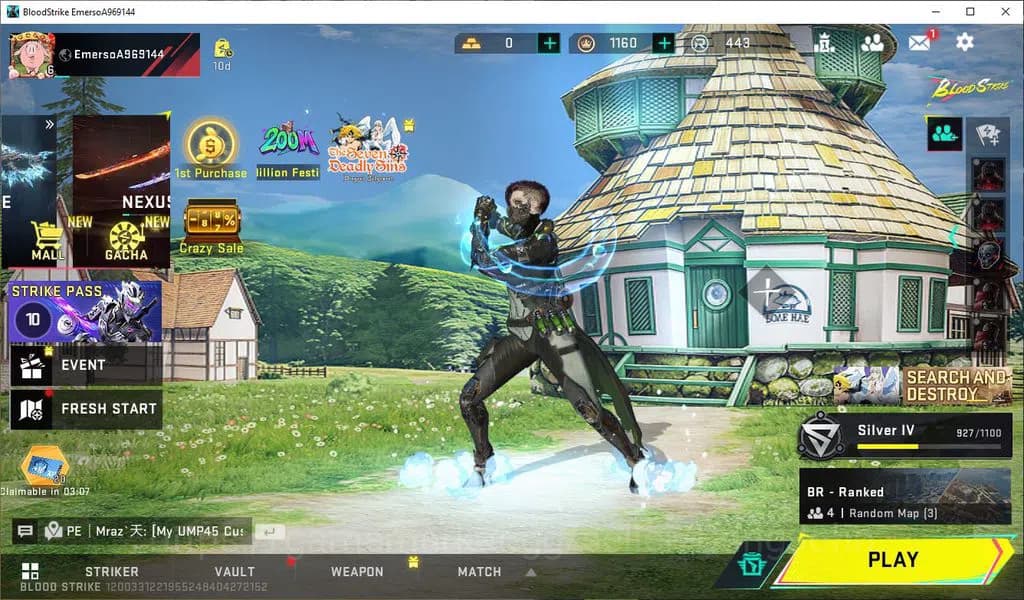Open the Strike Pass banner
This screenshot has height=600, width=1024.
tap(85, 312)
